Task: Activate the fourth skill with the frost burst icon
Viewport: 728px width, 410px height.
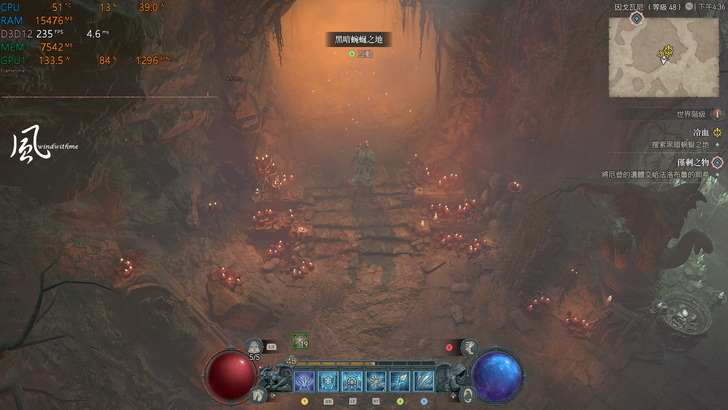Action: (376, 381)
